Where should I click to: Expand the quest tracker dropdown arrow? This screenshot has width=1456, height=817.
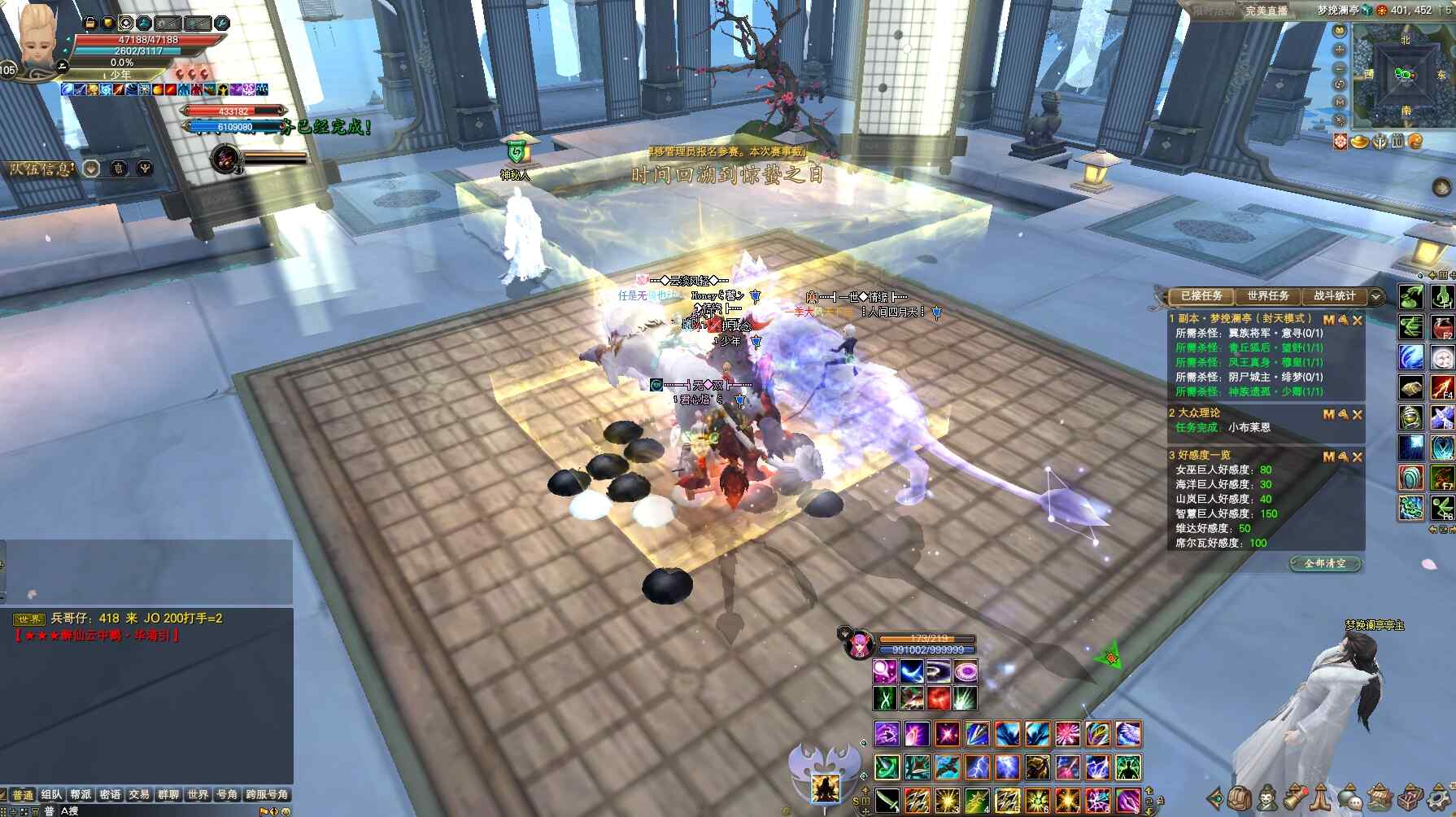[x=1376, y=296]
